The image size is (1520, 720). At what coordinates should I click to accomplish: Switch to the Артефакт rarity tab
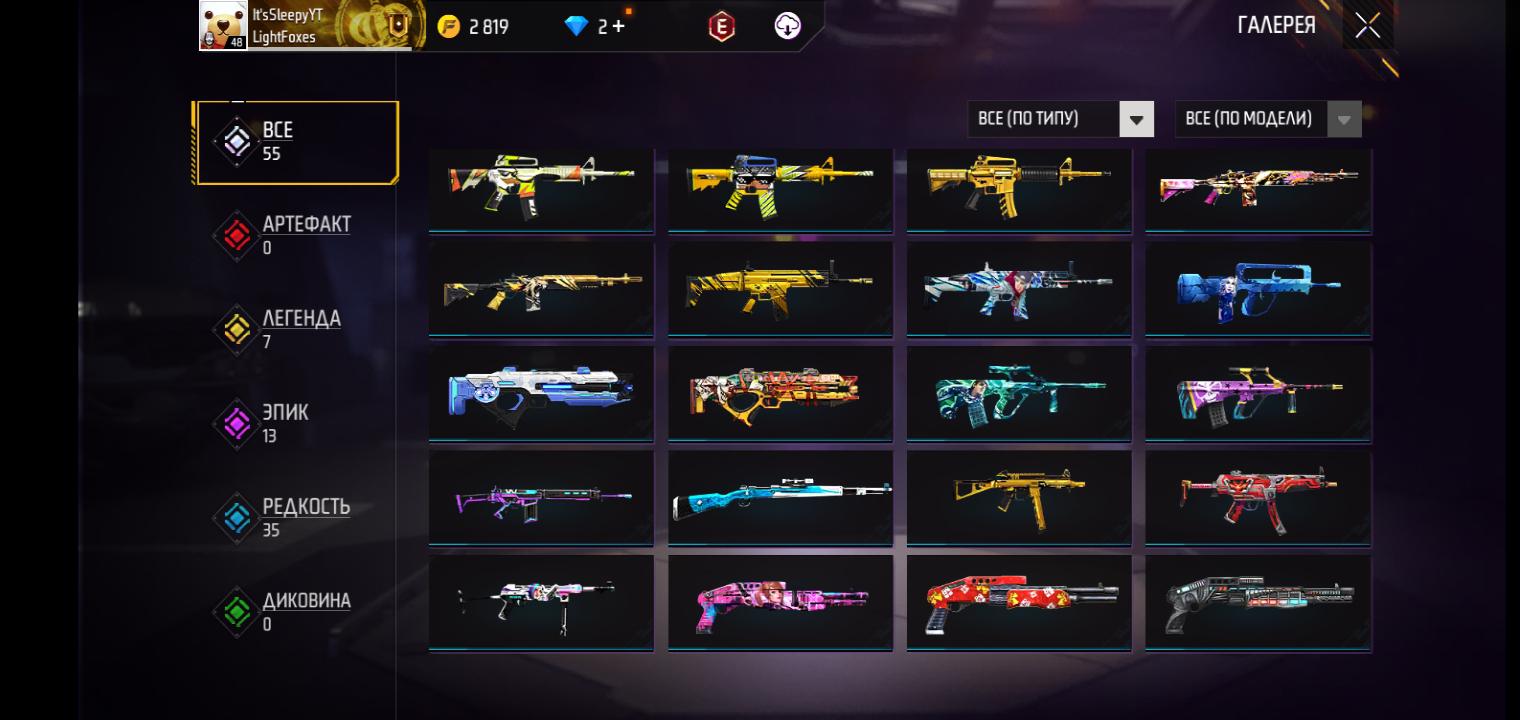pyautogui.click(x=296, y=234)
